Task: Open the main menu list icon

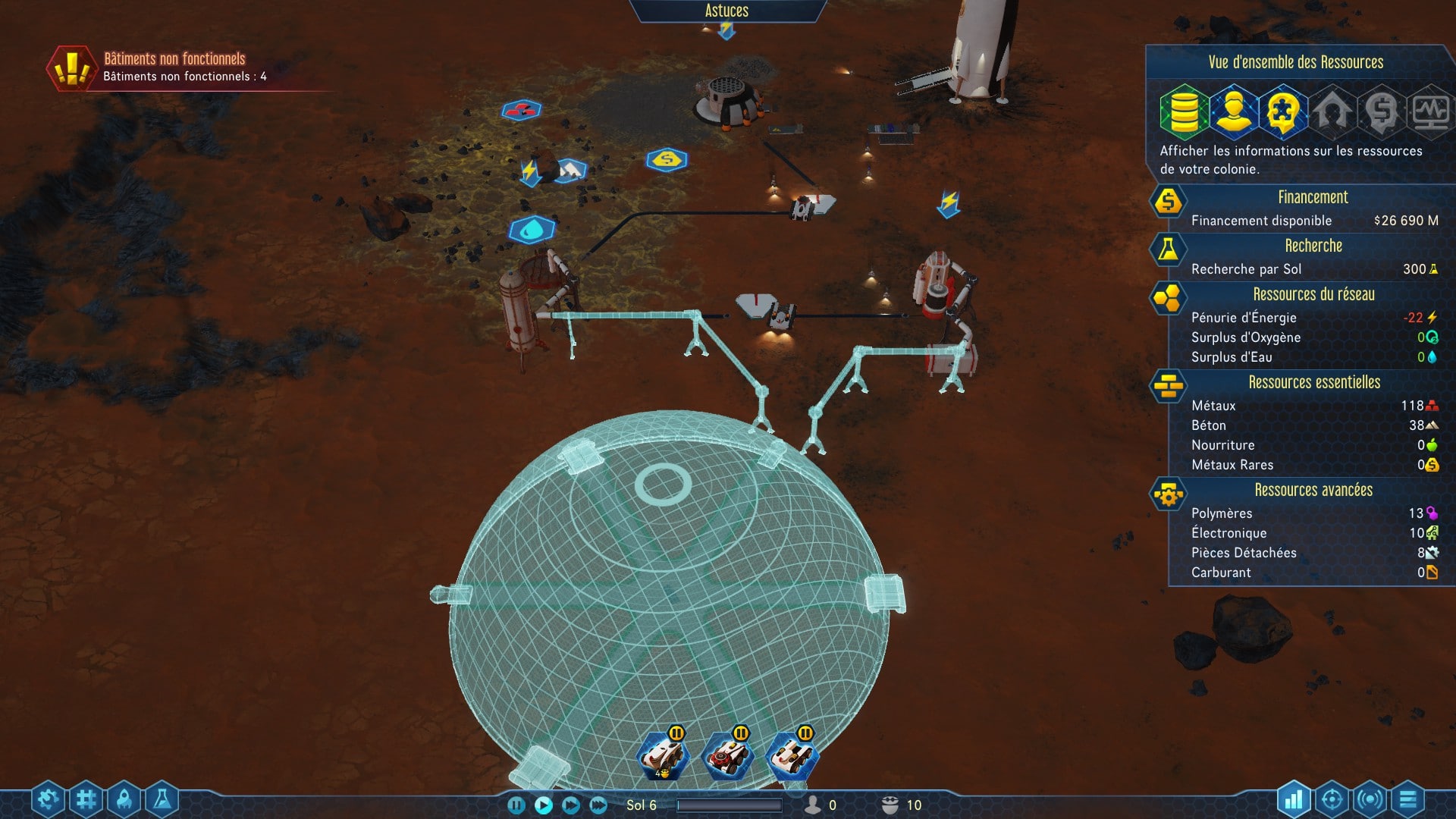Action: pyautogui.click(x=1407, y=799)
